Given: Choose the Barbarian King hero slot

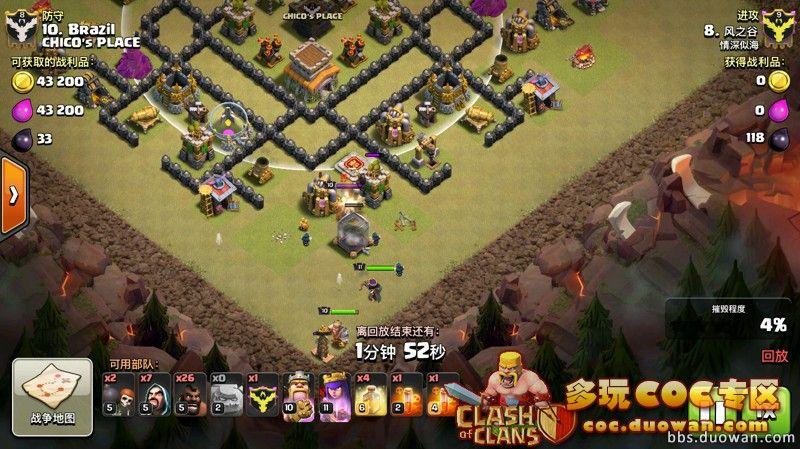Looking at the screenshot, I should point(298,394).
